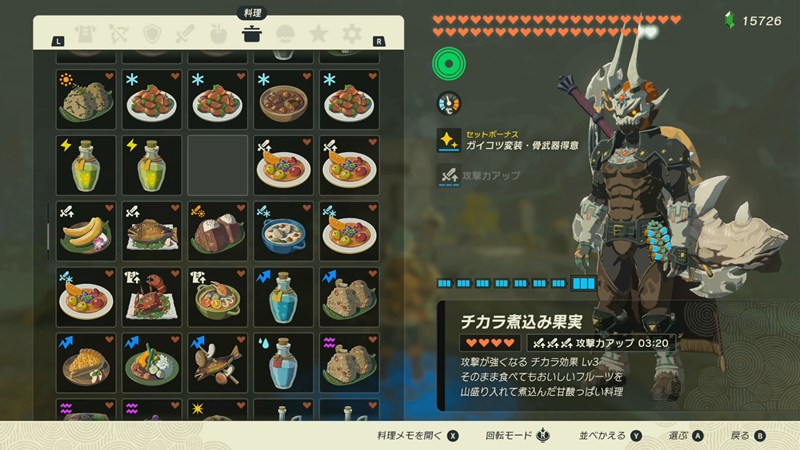
Task: Select the grilled fish with attack-up icon
Action: [x=152, y=231]
